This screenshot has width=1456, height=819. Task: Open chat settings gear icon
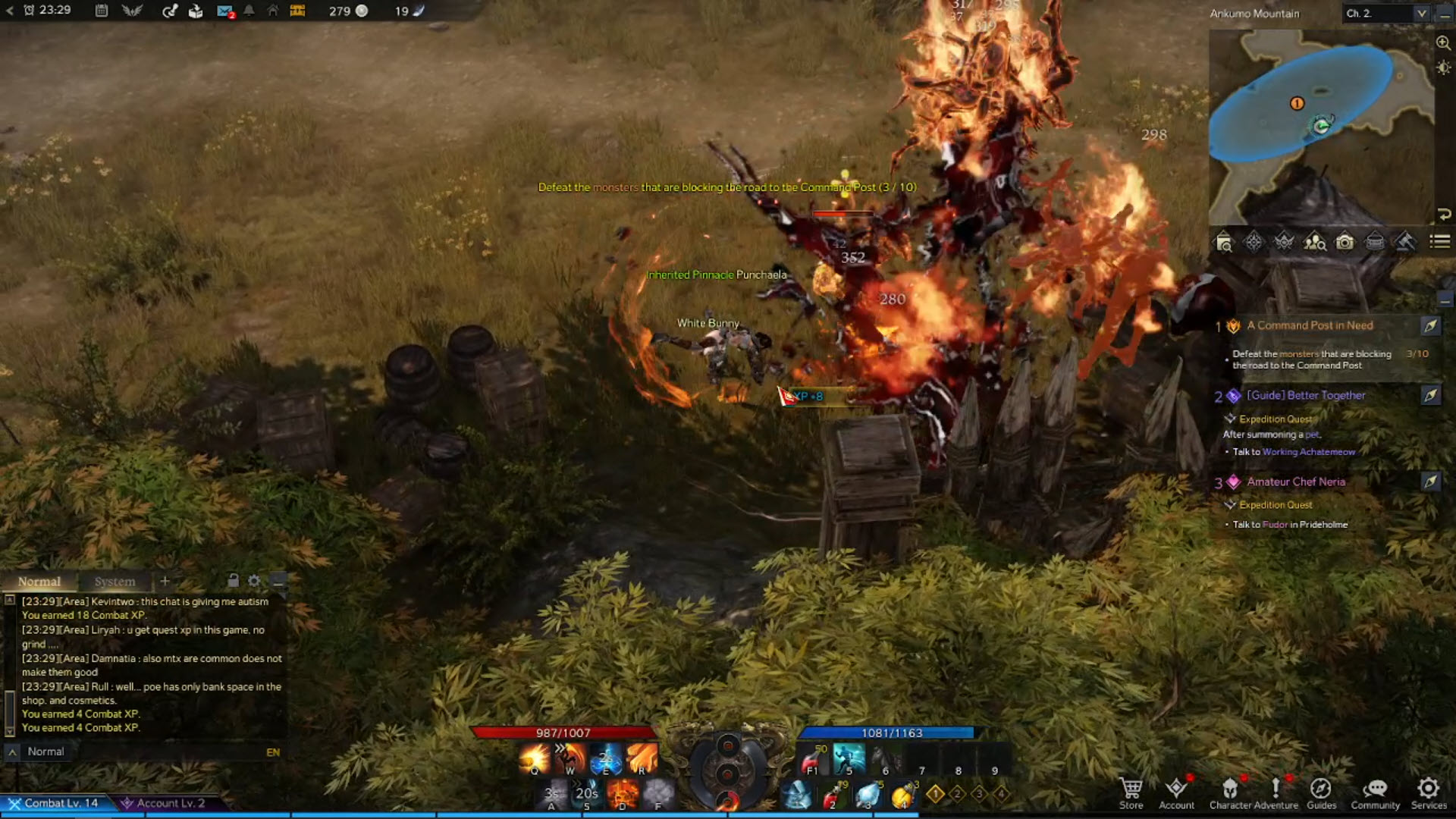click(254, 581)
